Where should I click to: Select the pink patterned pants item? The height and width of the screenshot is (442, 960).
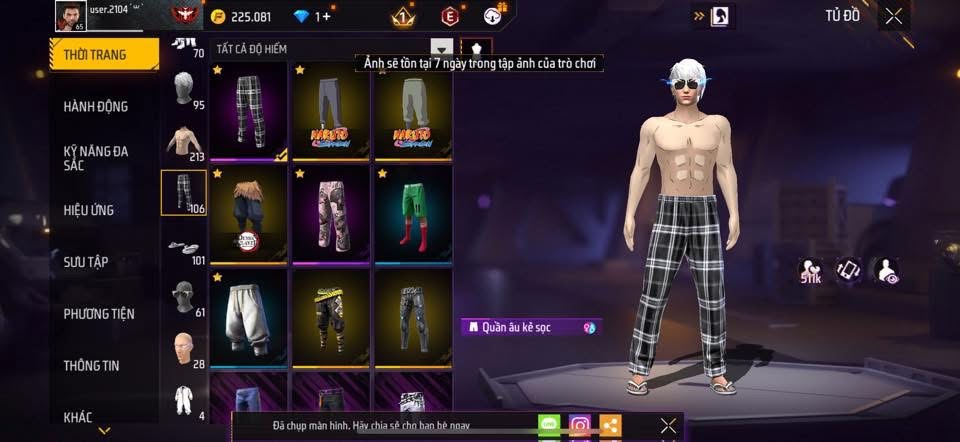331,214
